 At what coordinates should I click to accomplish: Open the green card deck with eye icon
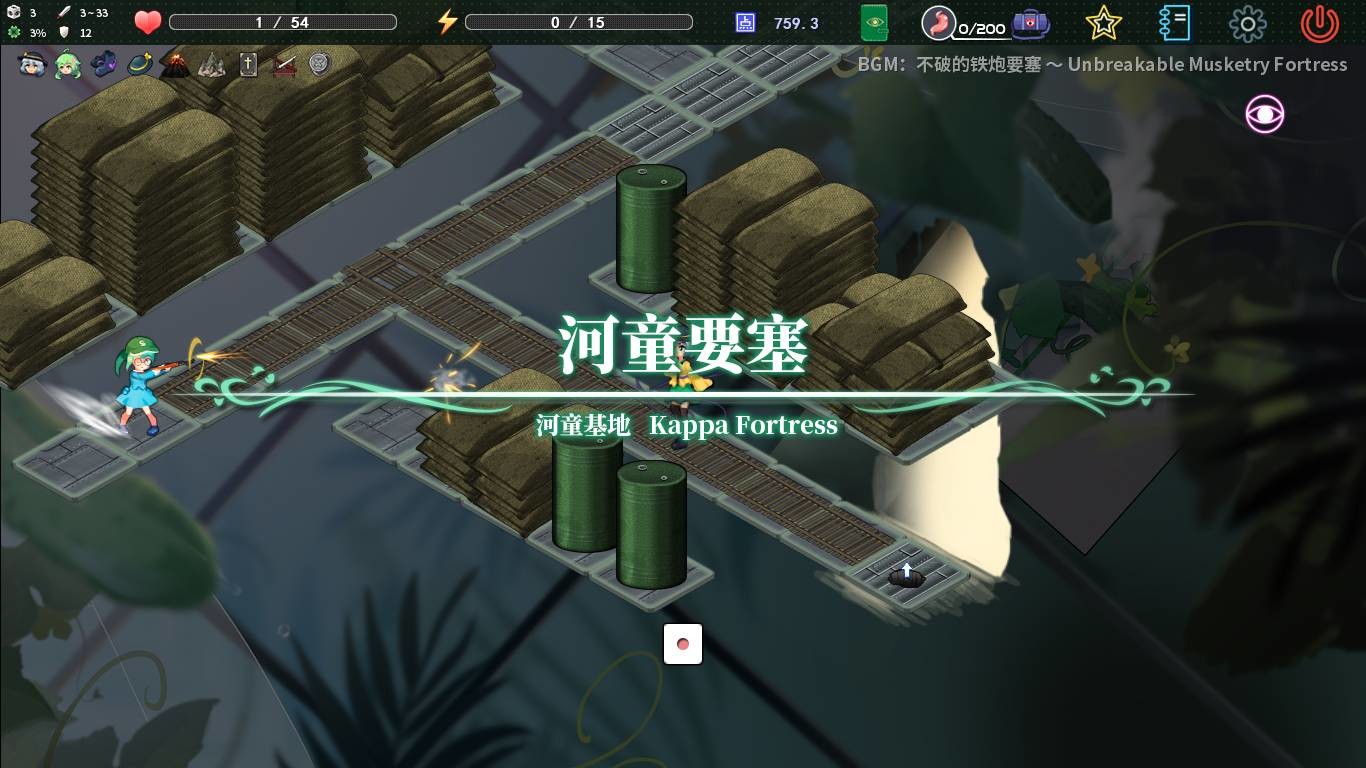tap(875, 23)
